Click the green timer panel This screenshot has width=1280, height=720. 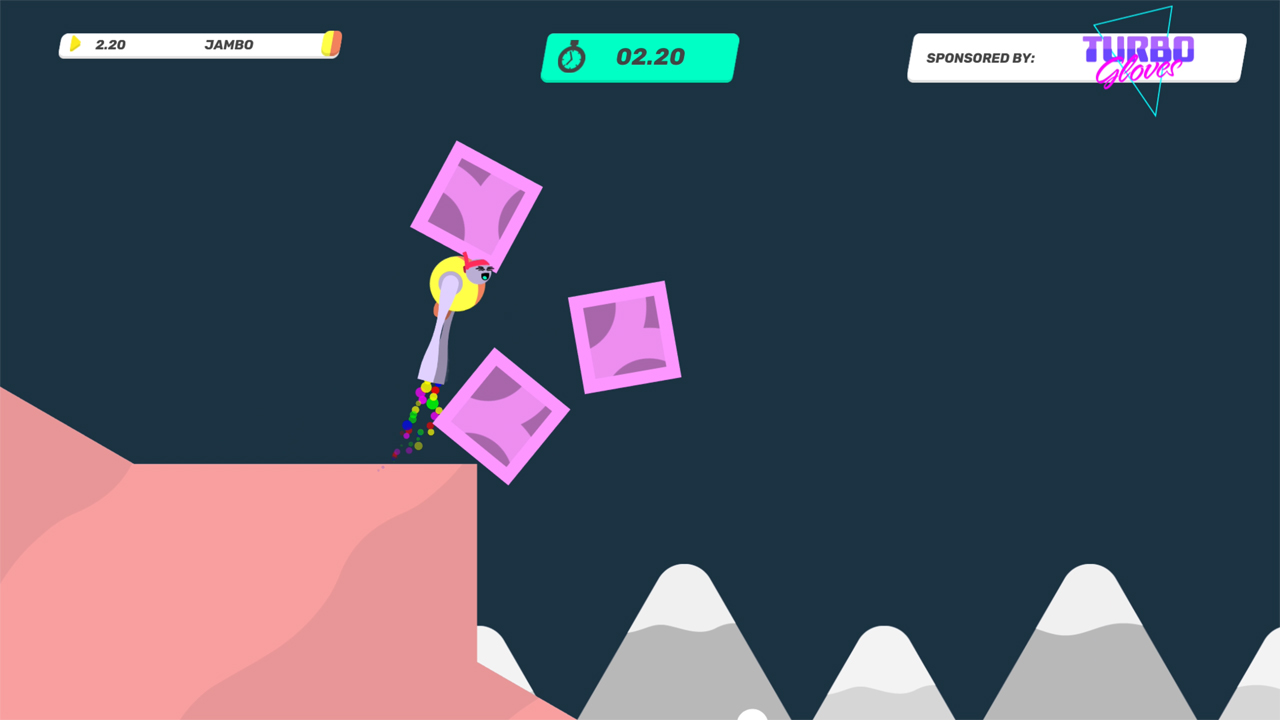pyautogui.click(x=640, y=57)
